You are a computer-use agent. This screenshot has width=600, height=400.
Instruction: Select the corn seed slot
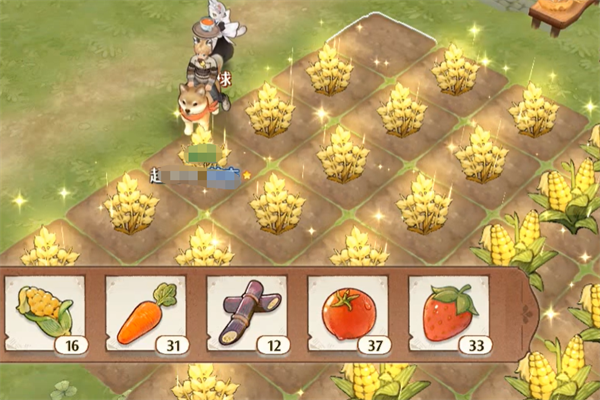[46, 316]
